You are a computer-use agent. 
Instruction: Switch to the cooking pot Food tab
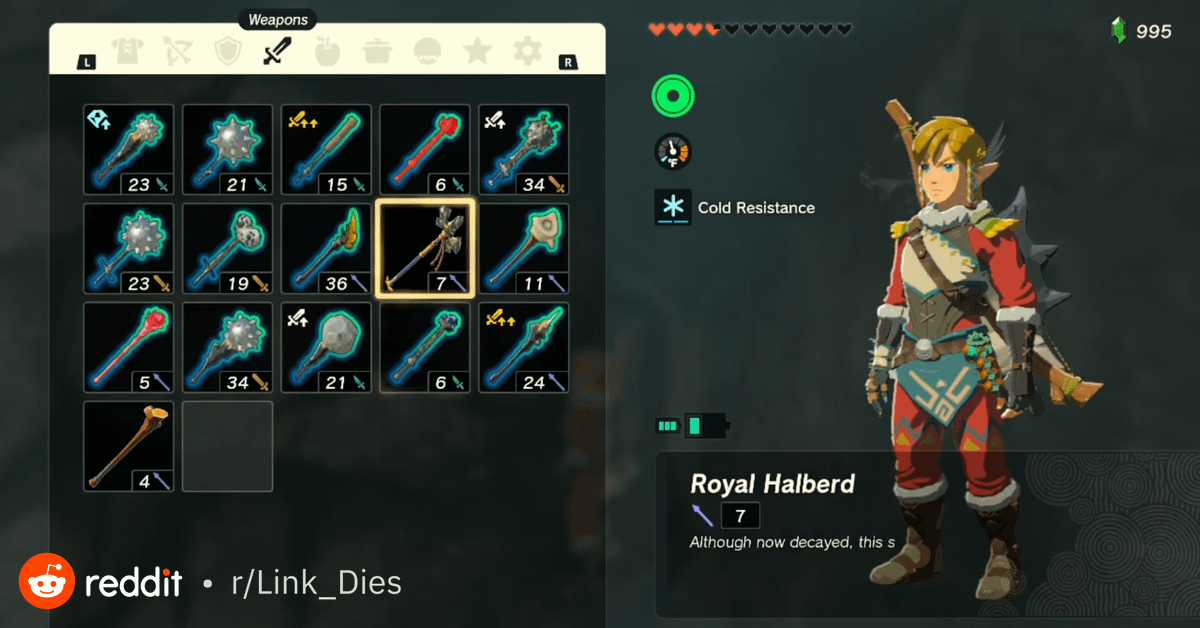click(377, 51)
